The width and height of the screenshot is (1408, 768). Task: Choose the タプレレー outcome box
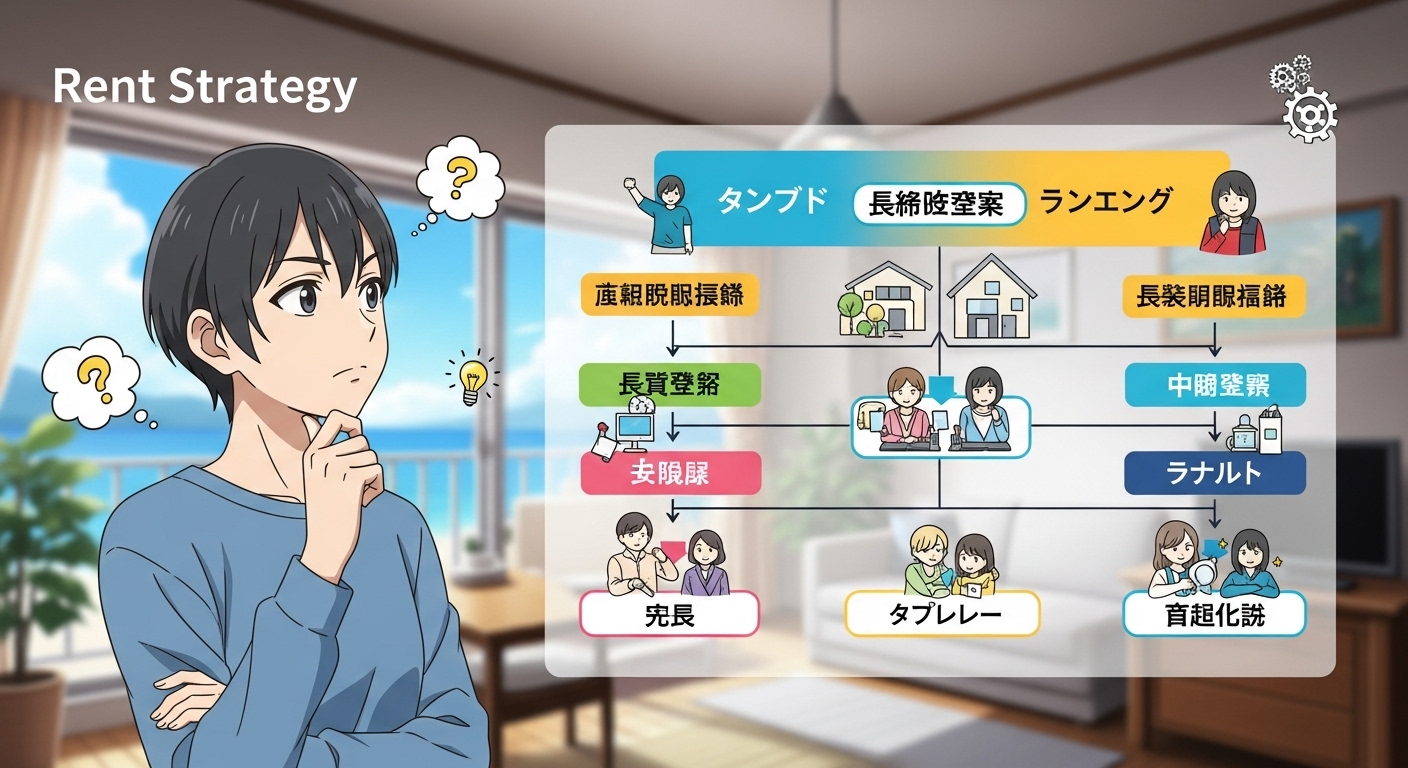(943, 614)
